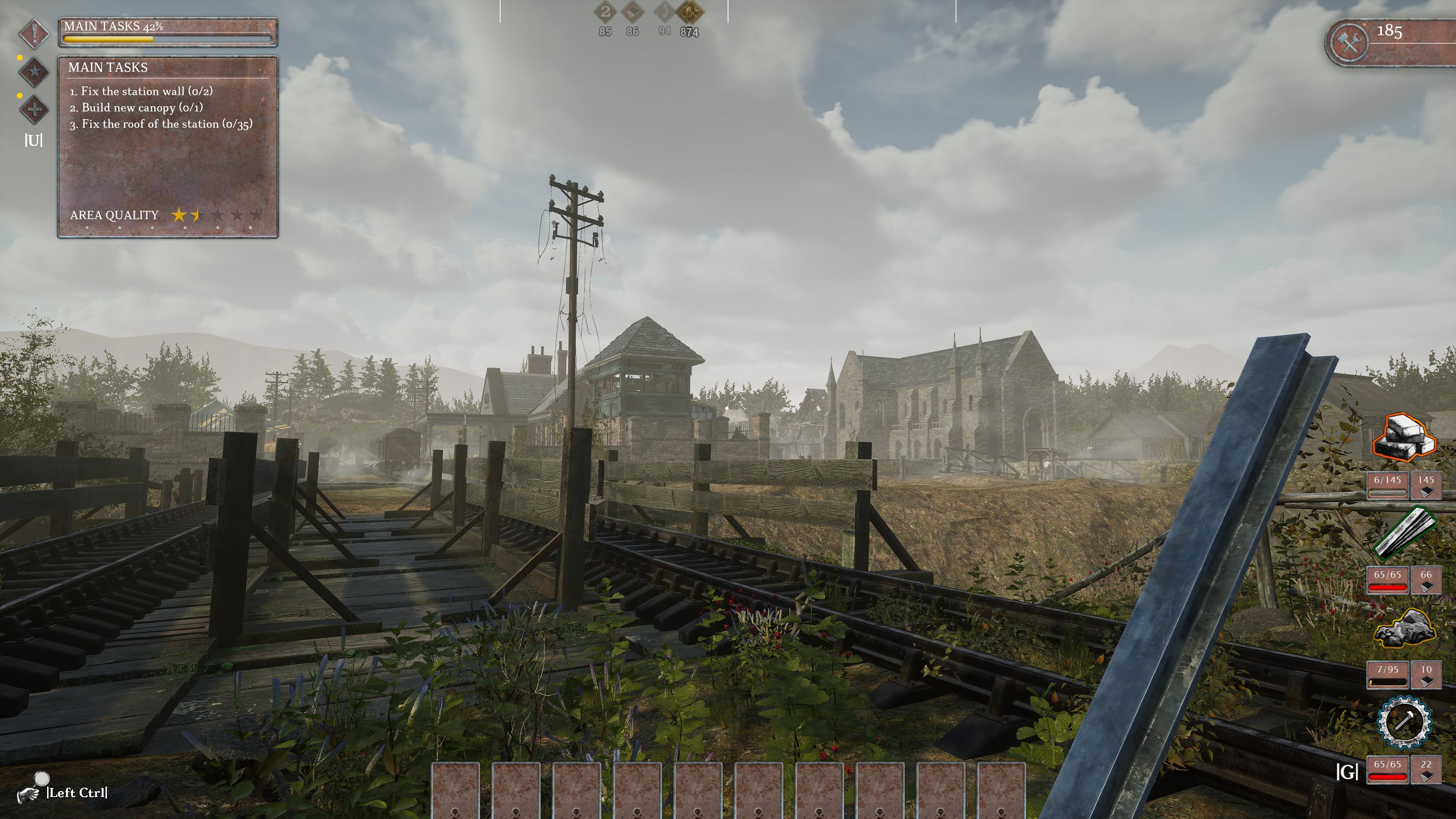
Task: Click the plus cross diamond icon
Action: click(35, 108)
